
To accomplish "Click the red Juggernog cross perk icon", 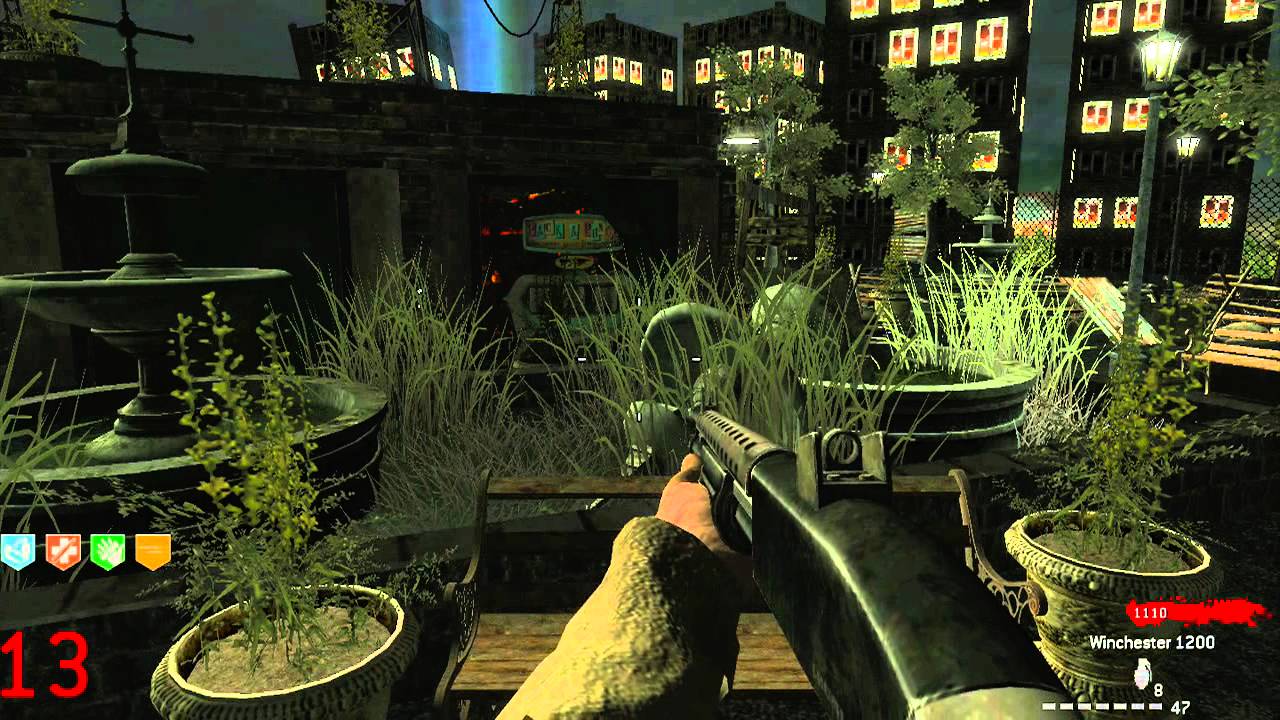I will point(63,551).
